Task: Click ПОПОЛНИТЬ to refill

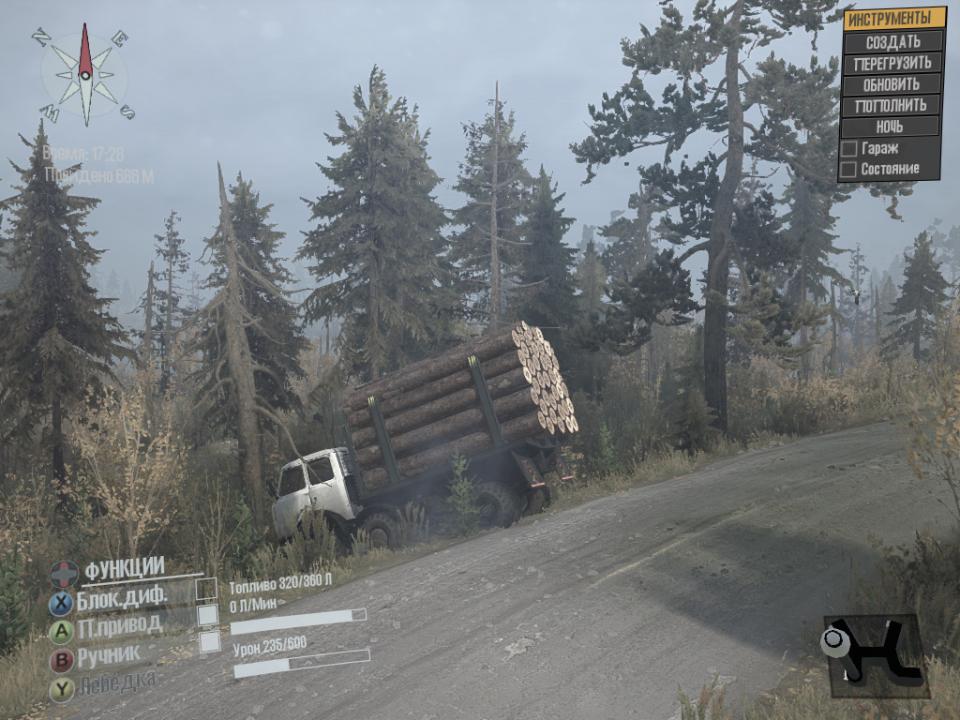Action: (x=892, y=105)
